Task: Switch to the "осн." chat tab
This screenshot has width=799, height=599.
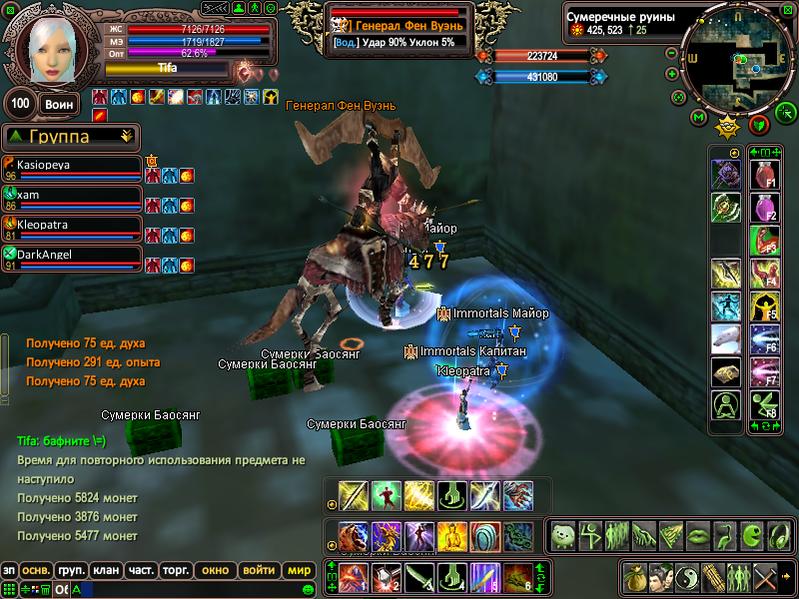Action: pos(37,570)
